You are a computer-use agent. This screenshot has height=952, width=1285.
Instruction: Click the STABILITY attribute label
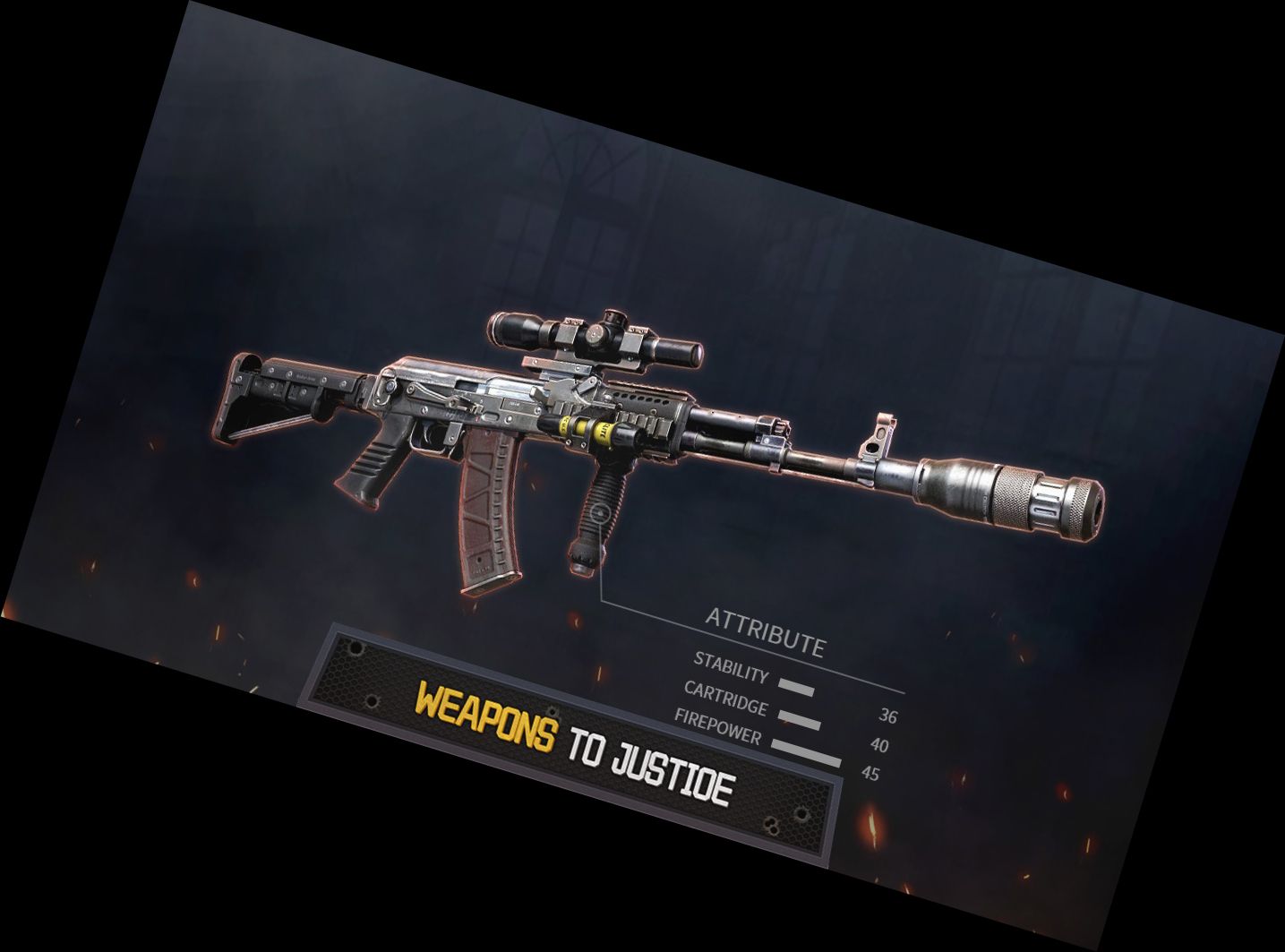point(732,667)
